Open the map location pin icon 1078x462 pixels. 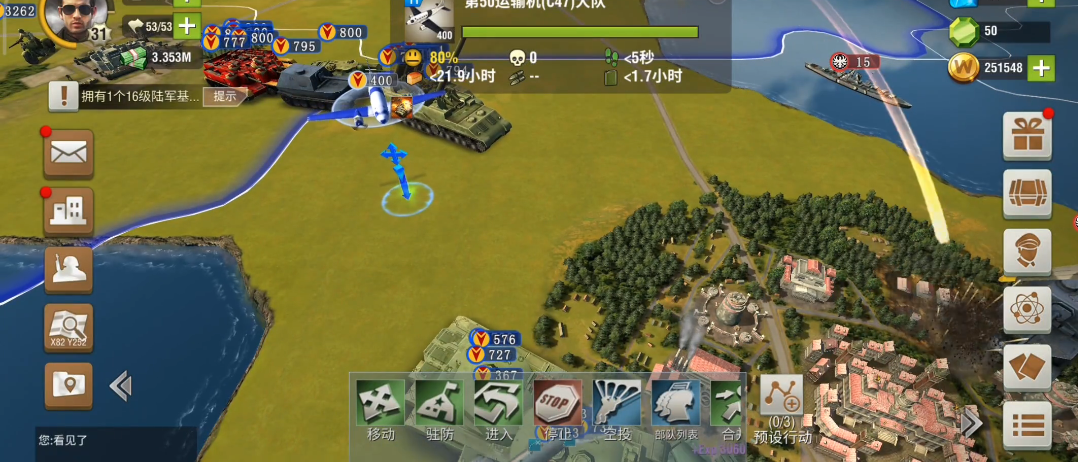click(x=69, y=385)
